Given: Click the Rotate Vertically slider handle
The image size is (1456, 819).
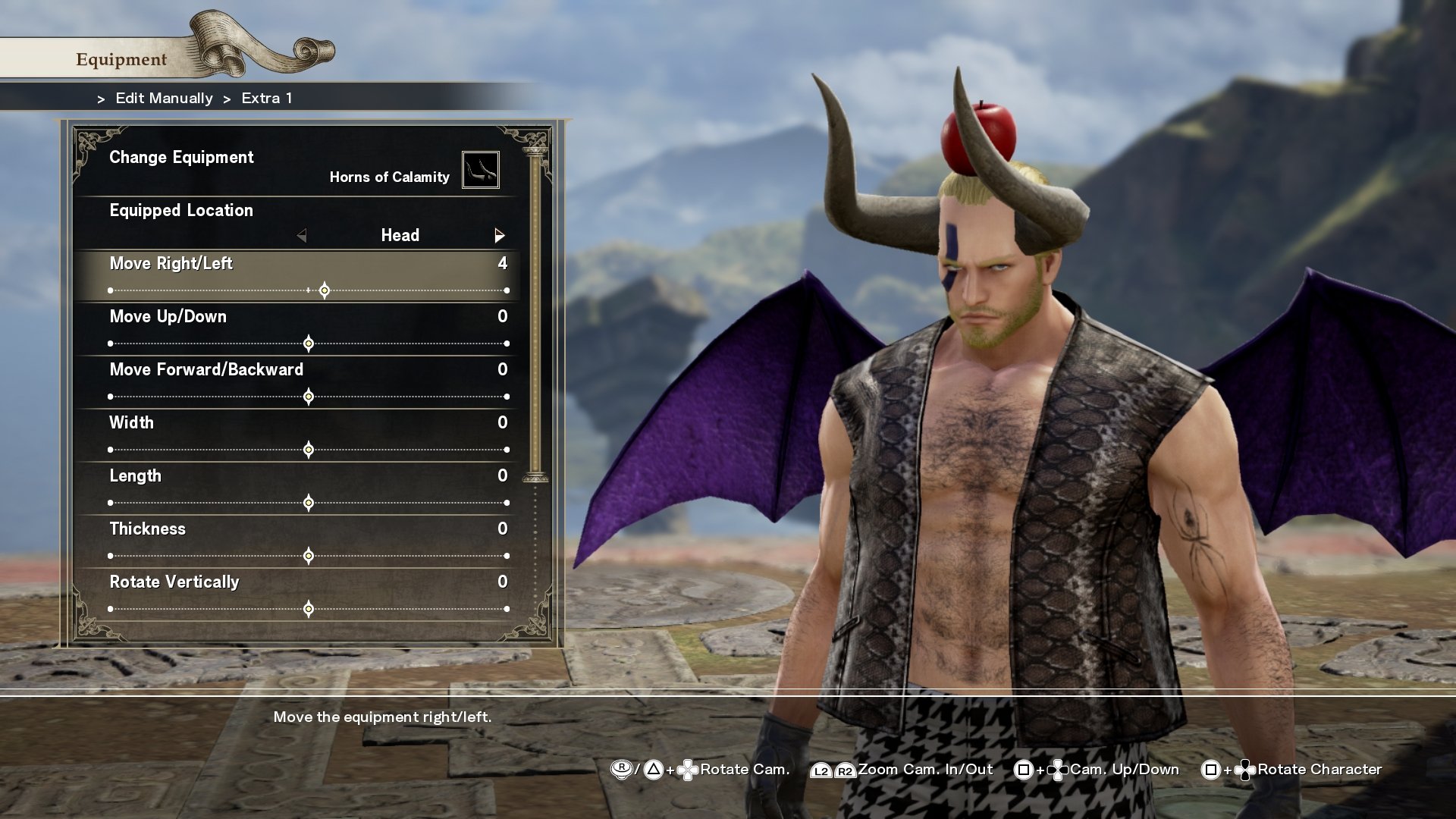Looking at the screenshot, I should (x=308, y=608).
